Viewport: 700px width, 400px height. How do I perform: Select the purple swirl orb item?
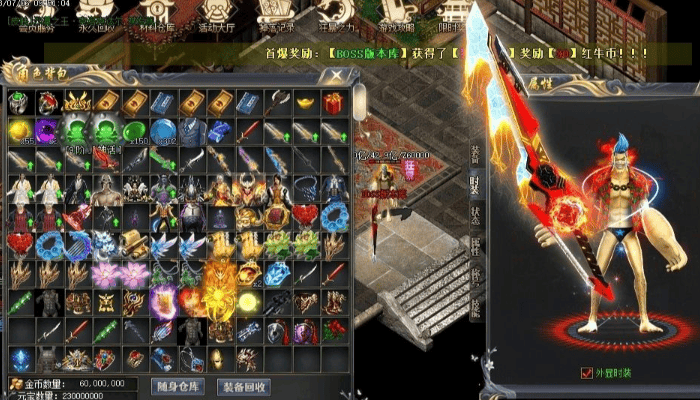[47, 130]
